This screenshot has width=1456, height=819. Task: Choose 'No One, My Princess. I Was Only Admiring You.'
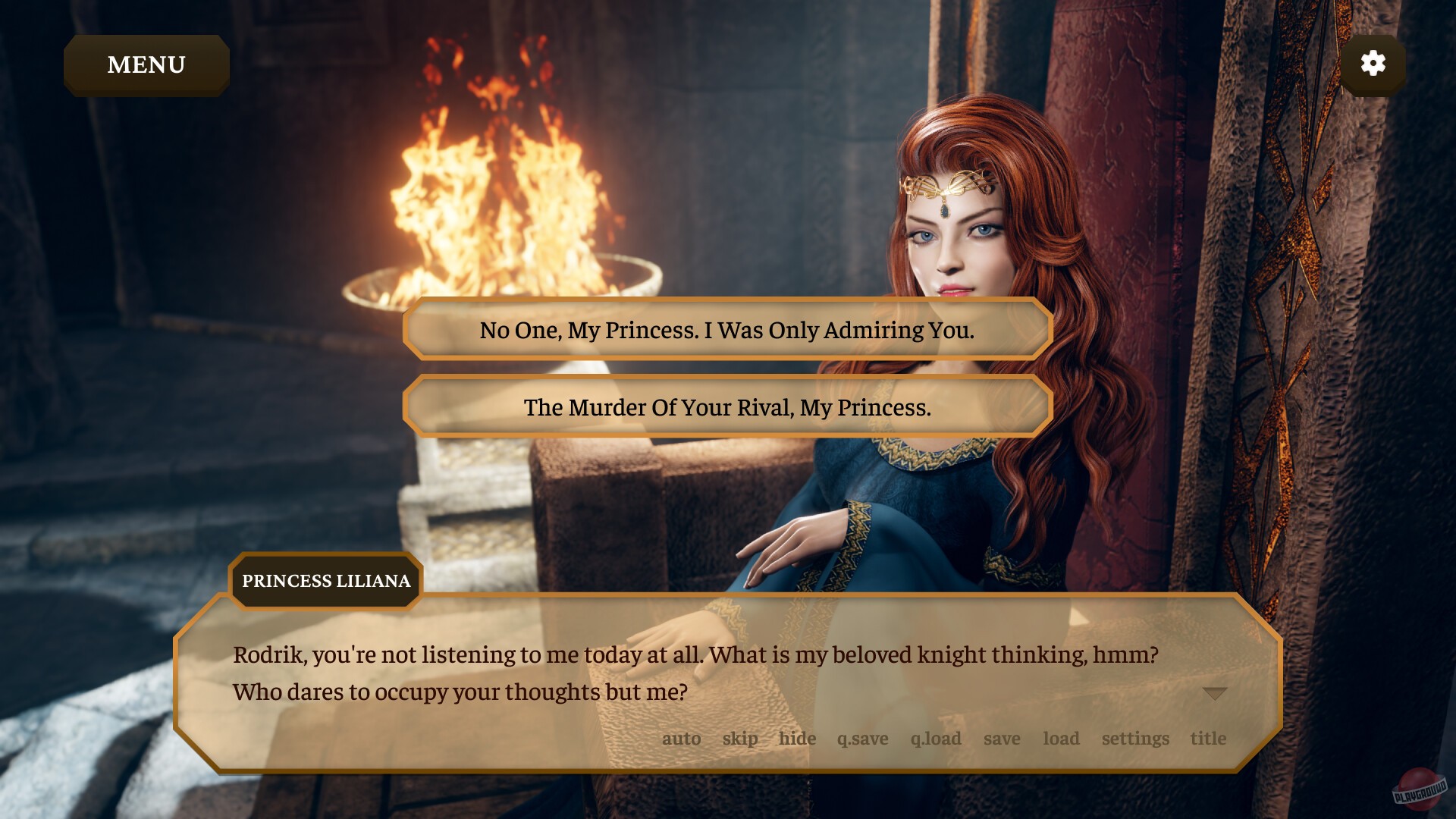coord(726,330)
